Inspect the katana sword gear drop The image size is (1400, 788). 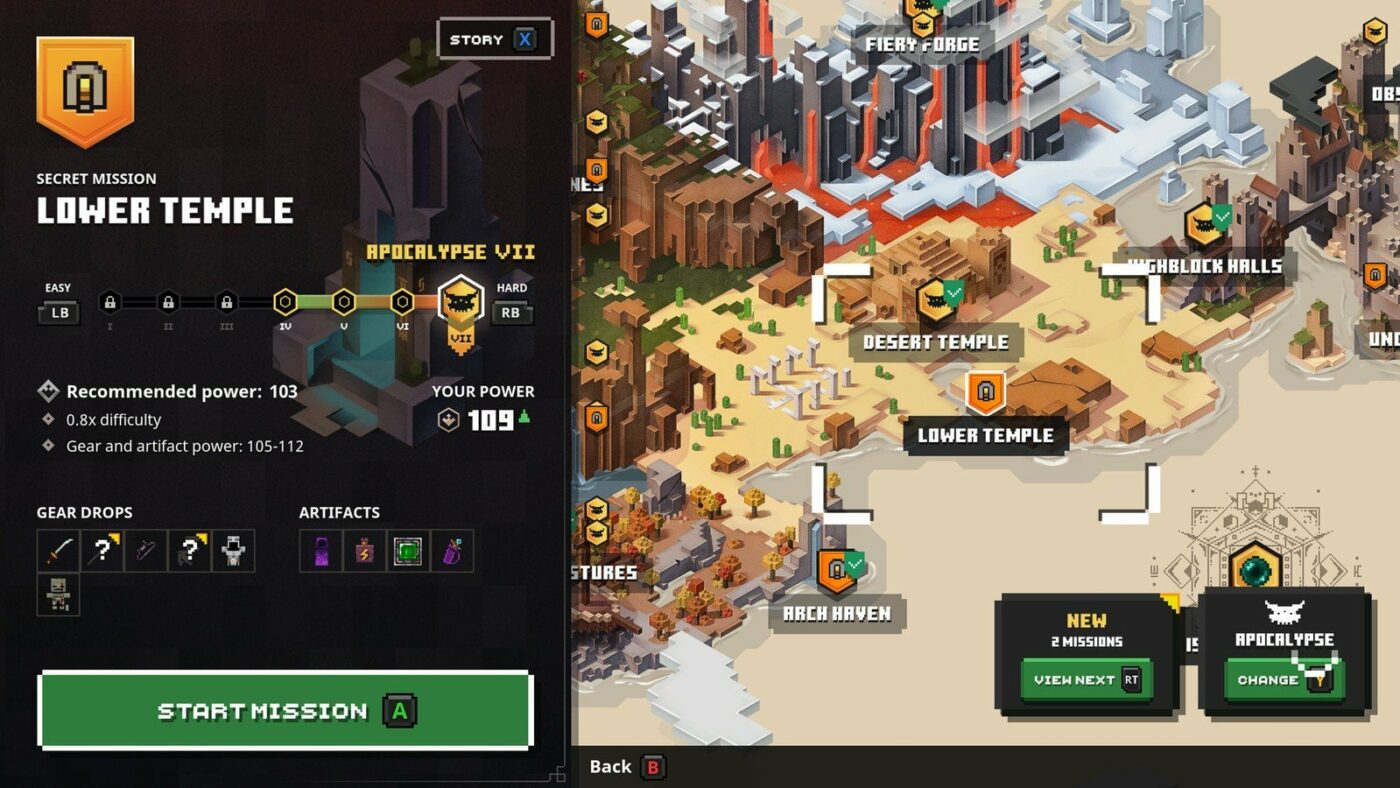pyautogui.click(x=58, y=551)
